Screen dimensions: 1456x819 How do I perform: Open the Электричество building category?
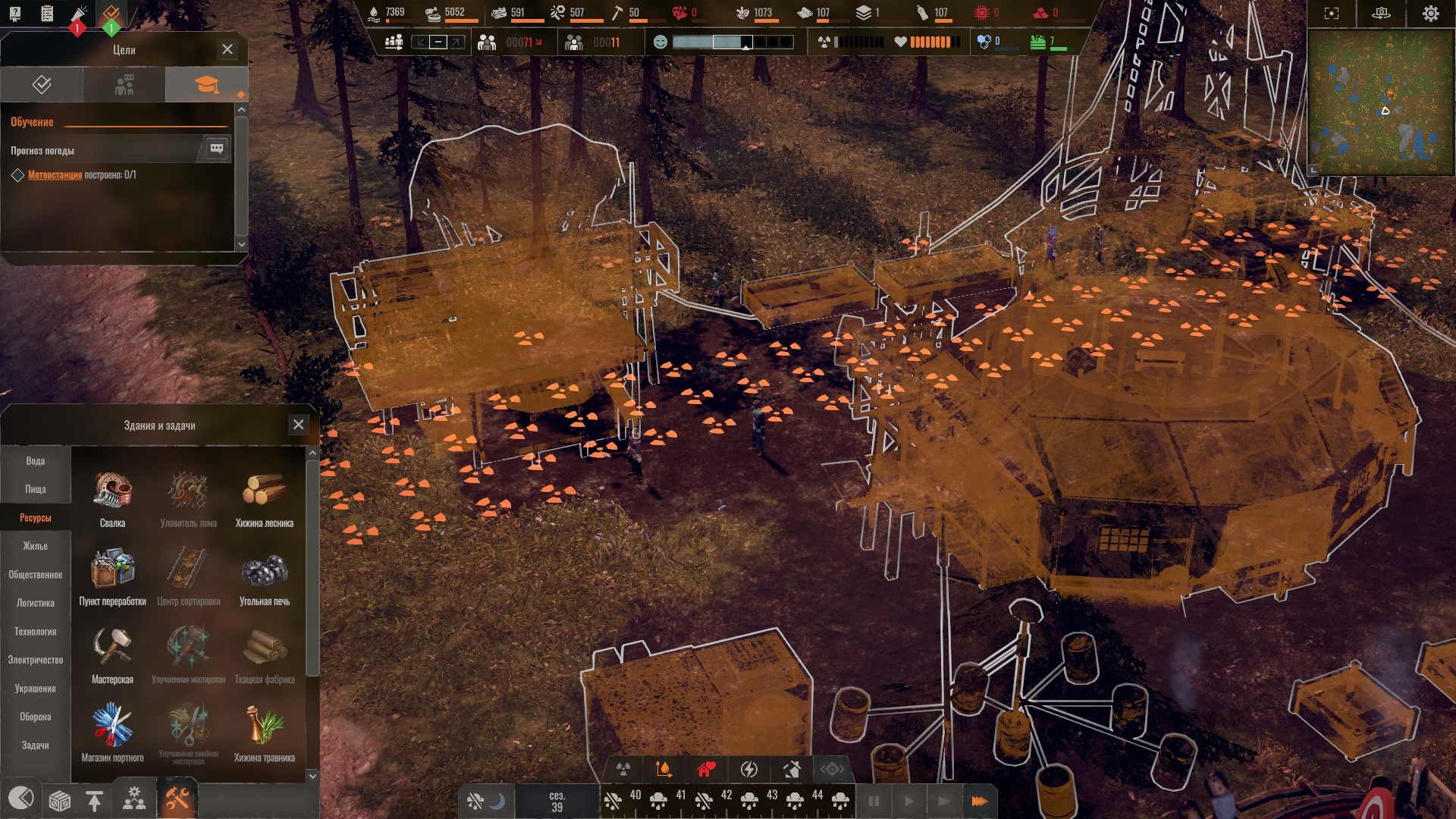click(36, 660)
